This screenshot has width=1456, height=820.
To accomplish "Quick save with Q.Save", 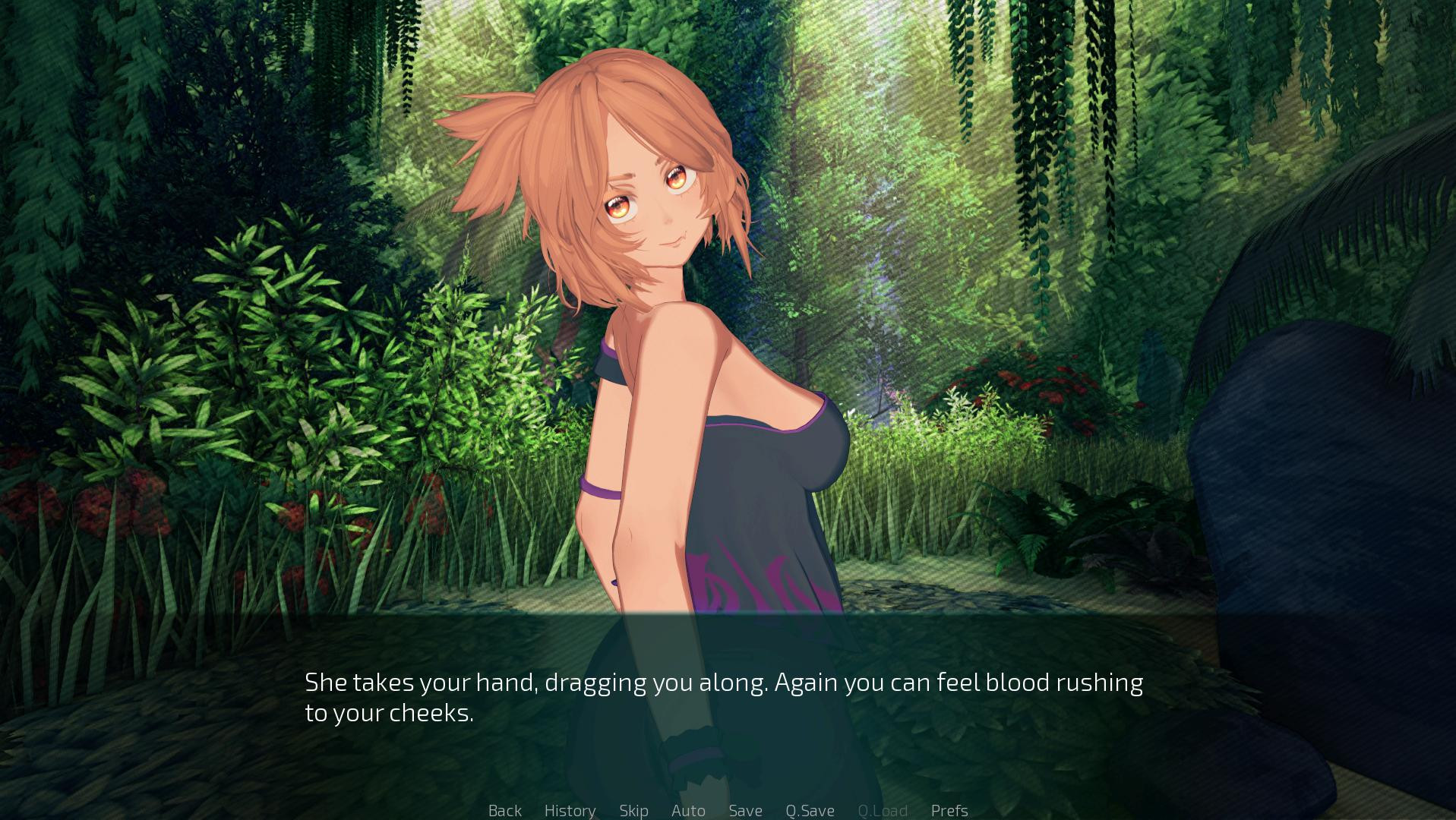I will coord(810,810).
